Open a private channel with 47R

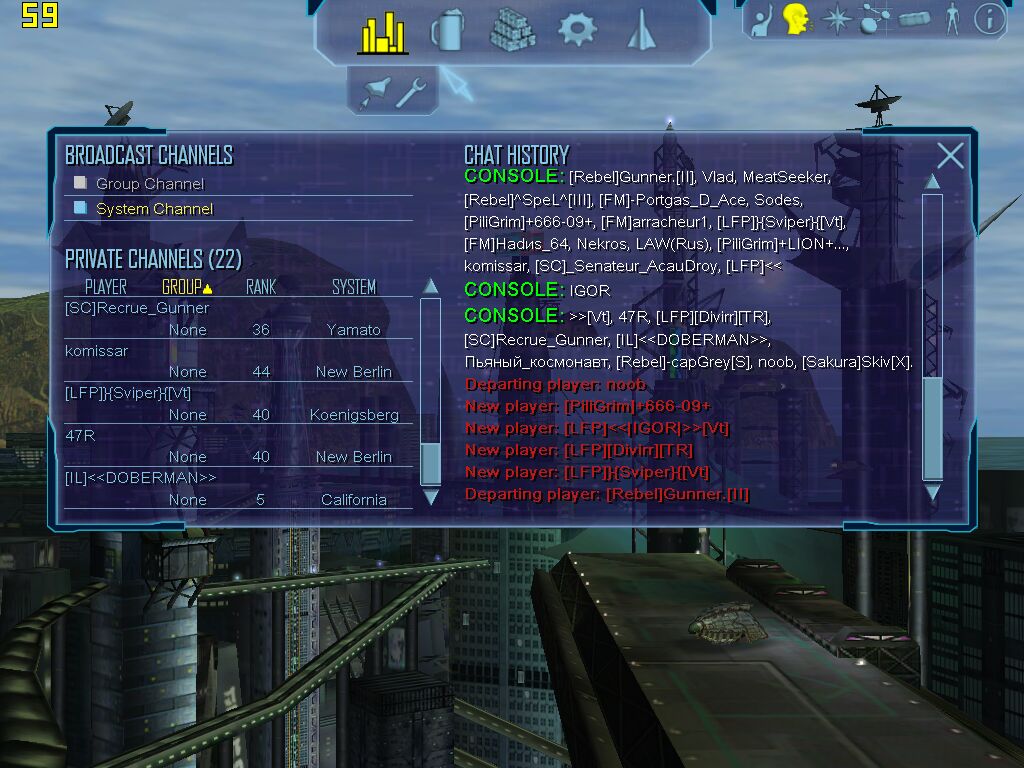(79, 436)
